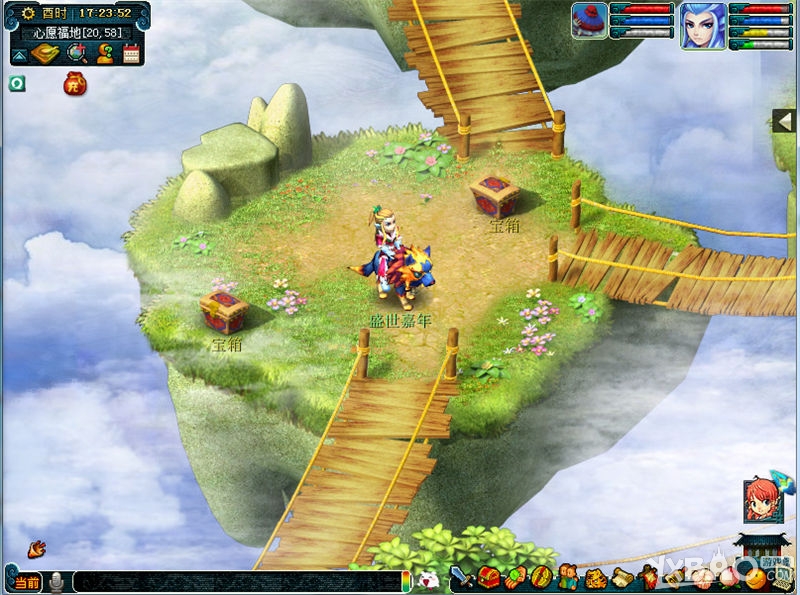This screenshot has width=800, height=595.
Task: Open the two-people team icon
Action: click(x=567, y=577)
